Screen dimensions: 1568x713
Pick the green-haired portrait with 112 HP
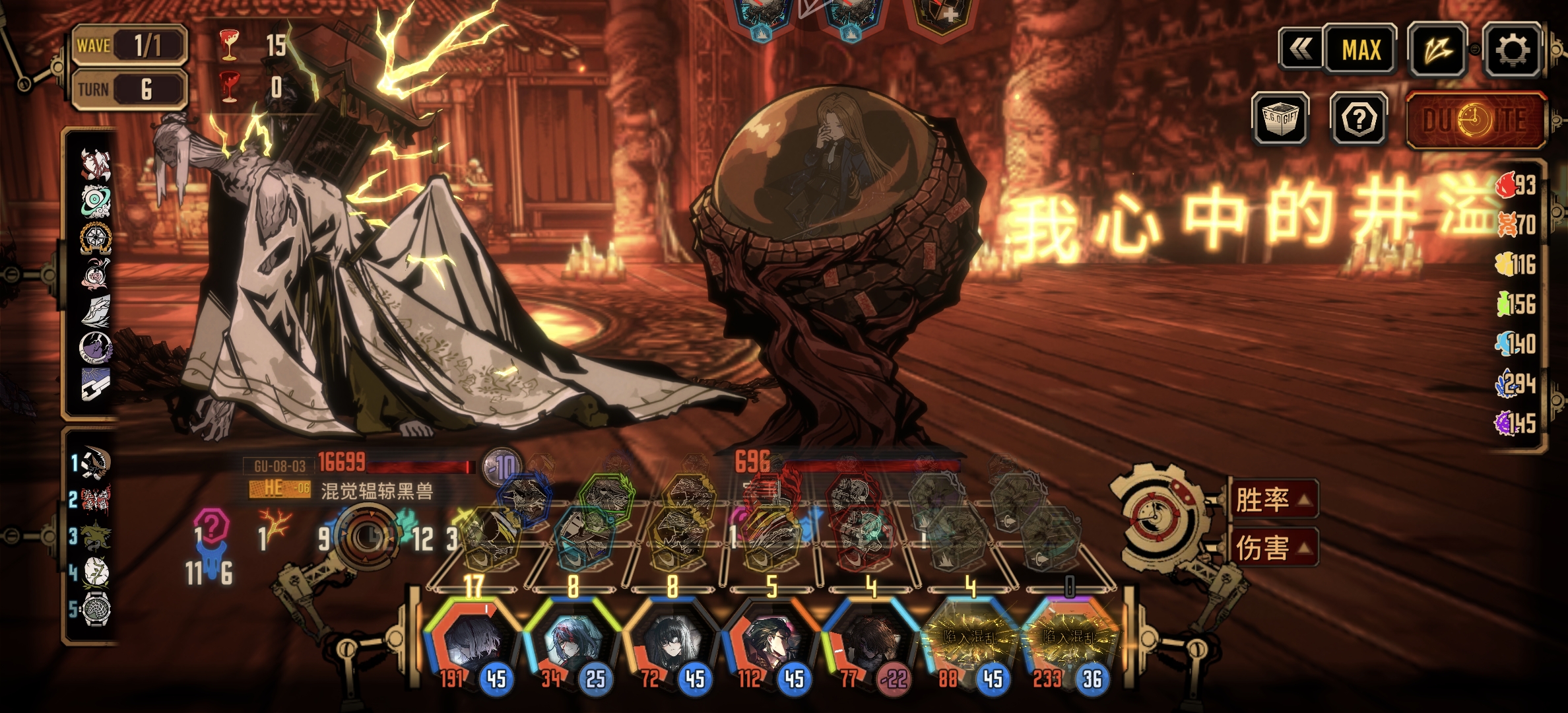click(x=770, y=639)
